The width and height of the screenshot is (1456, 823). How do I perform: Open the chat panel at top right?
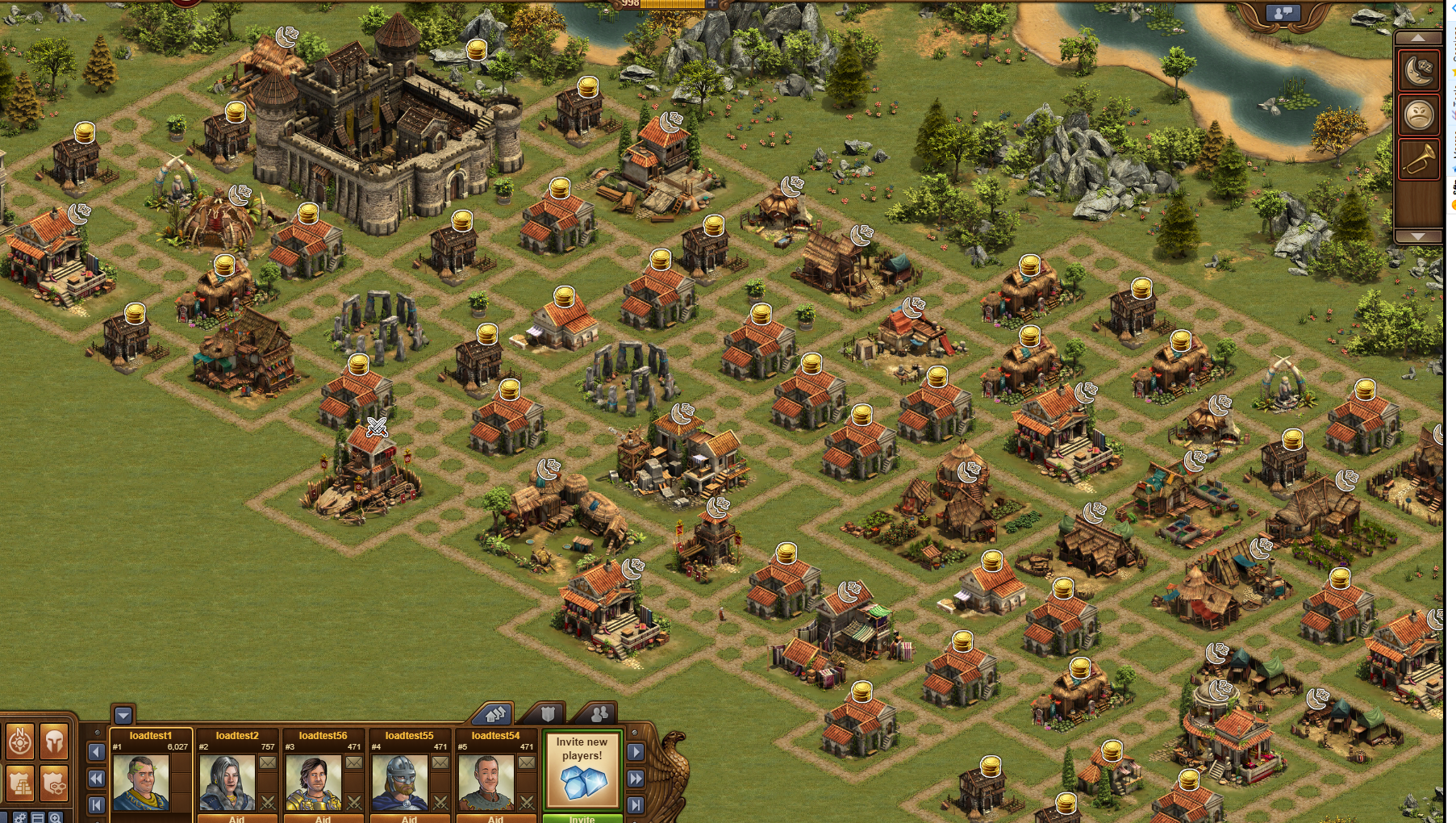[1282, 13]
